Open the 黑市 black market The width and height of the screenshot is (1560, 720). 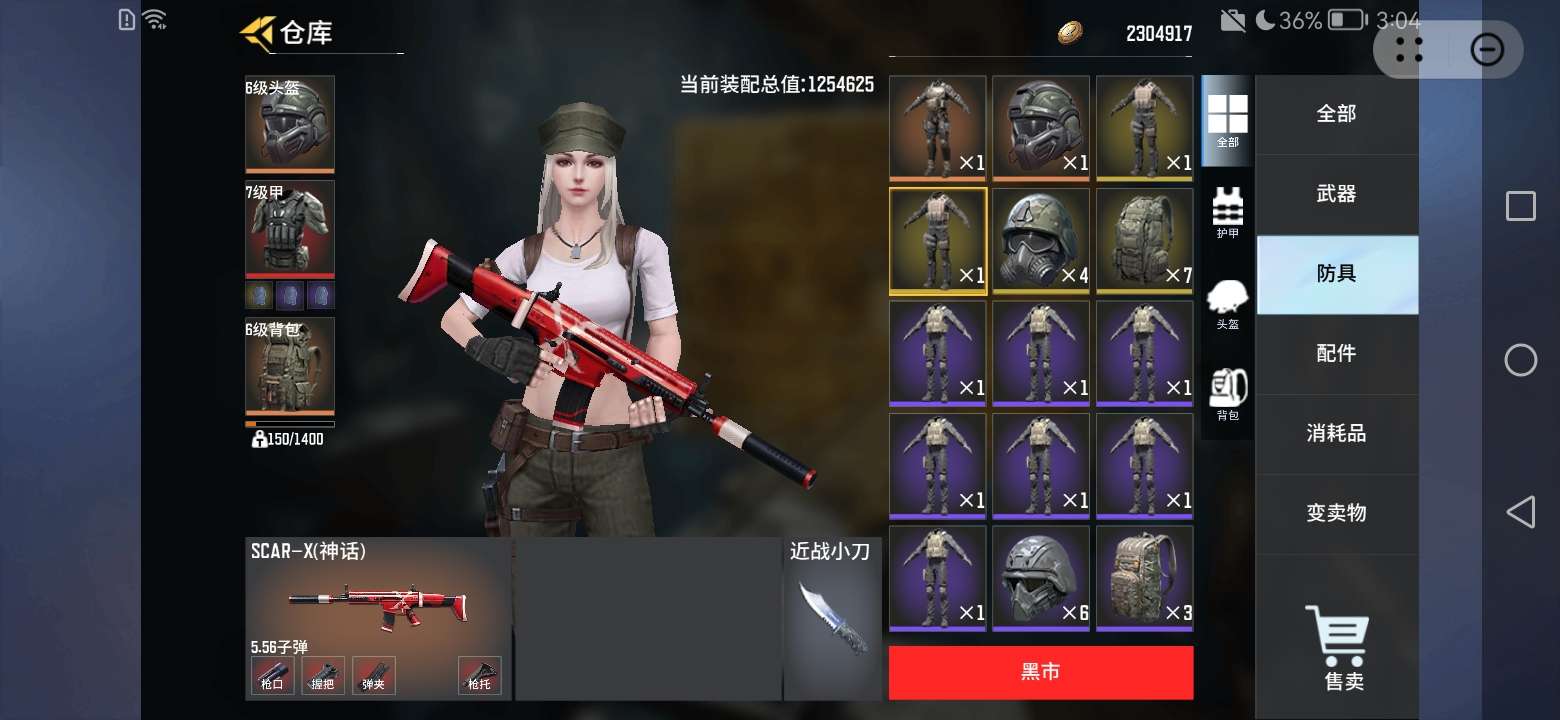(1040, 672)
